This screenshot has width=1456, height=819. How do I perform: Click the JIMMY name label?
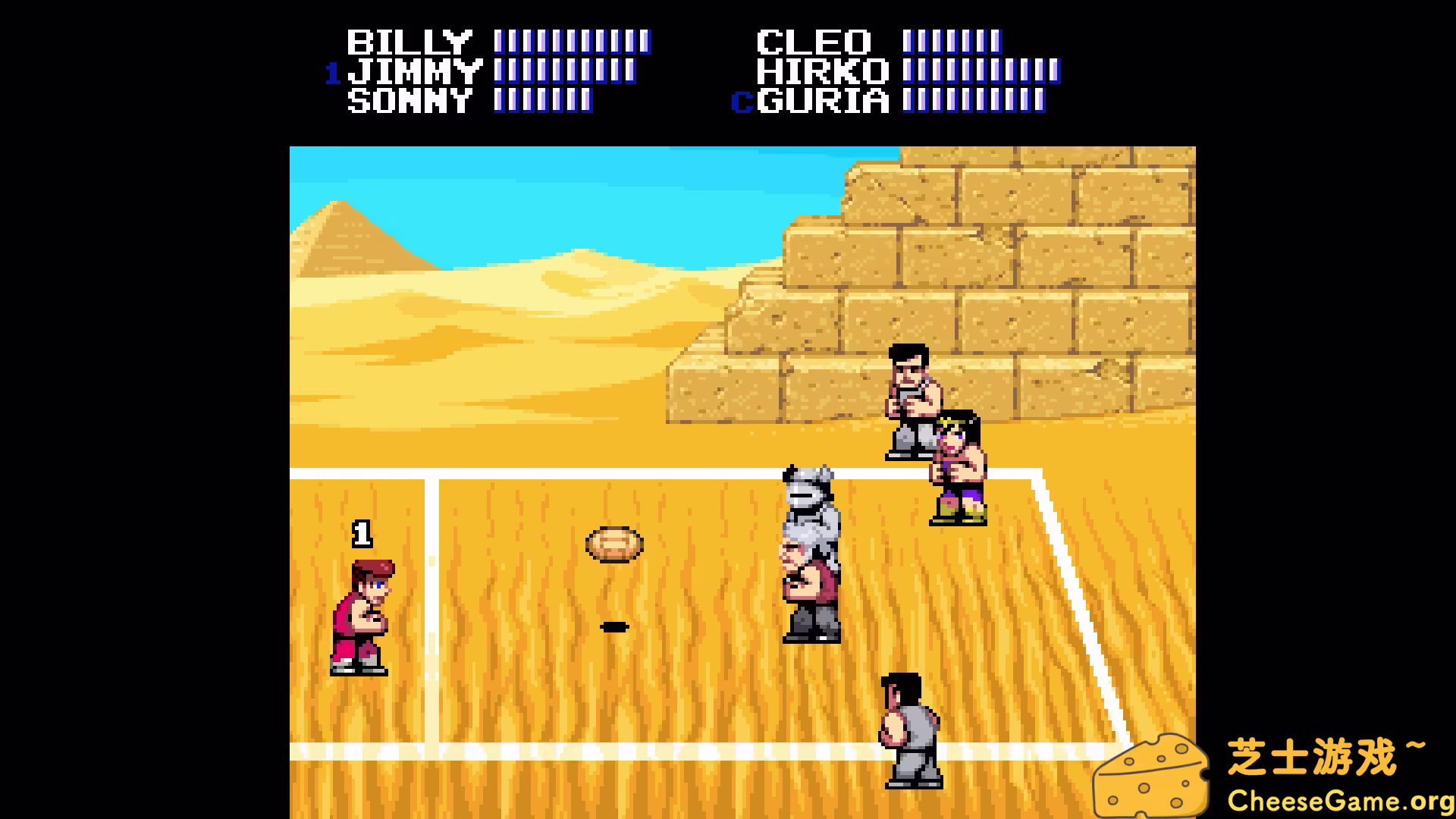(413, 70)
